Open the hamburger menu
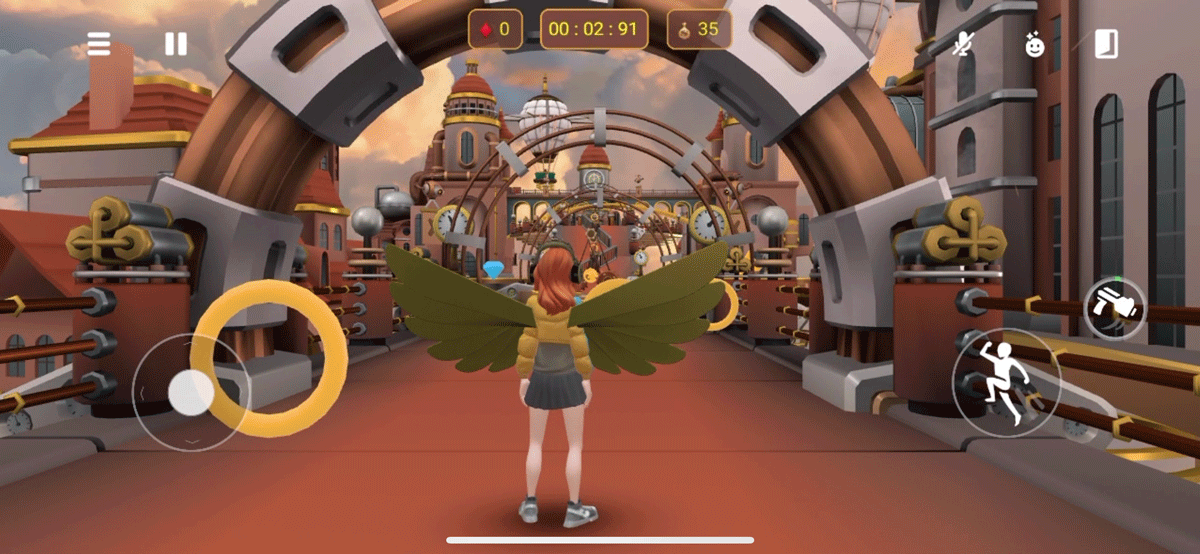This screenshot has height=554, width=1200. [98, 44]
